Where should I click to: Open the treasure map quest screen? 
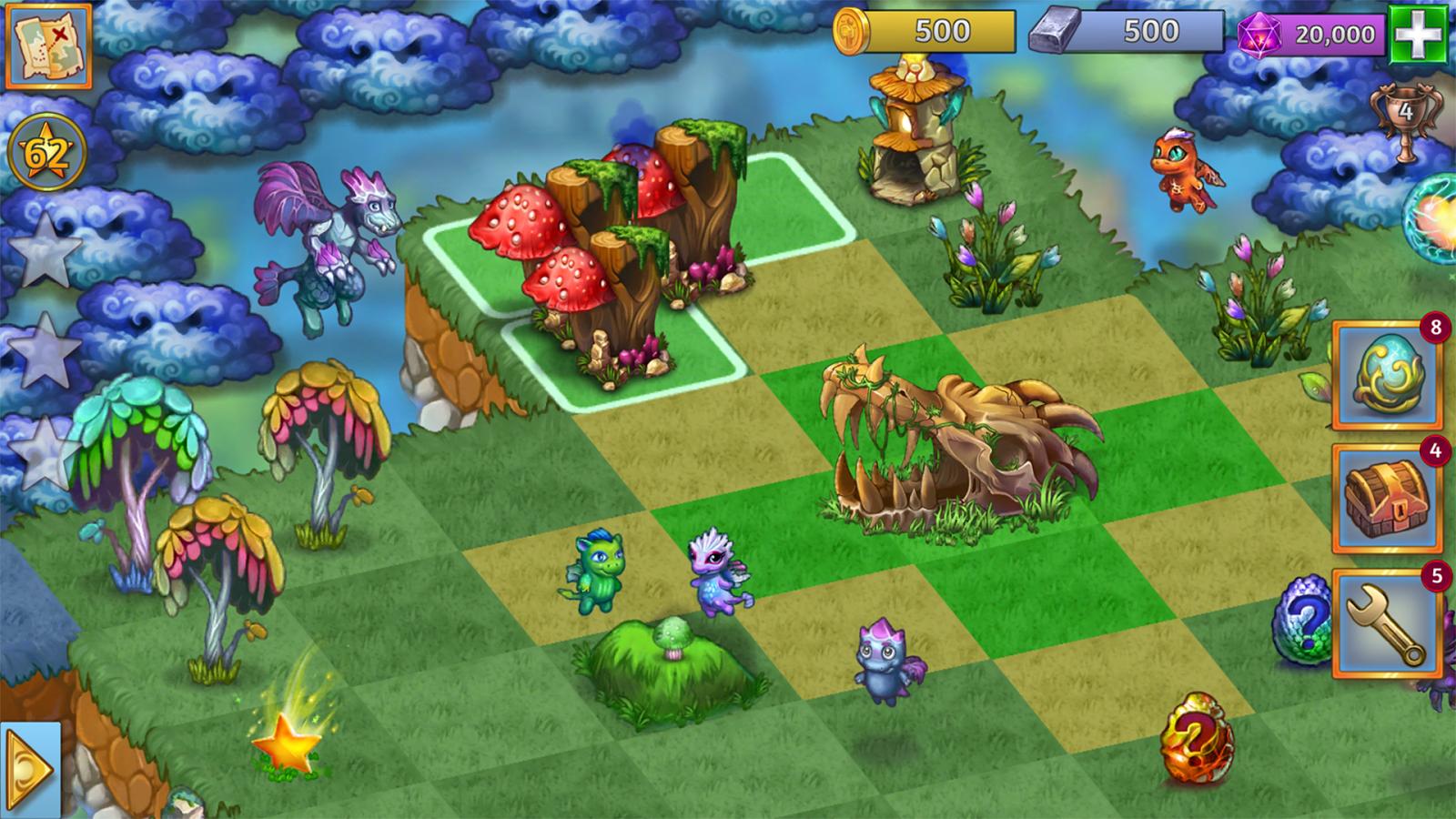pos(47,47)
